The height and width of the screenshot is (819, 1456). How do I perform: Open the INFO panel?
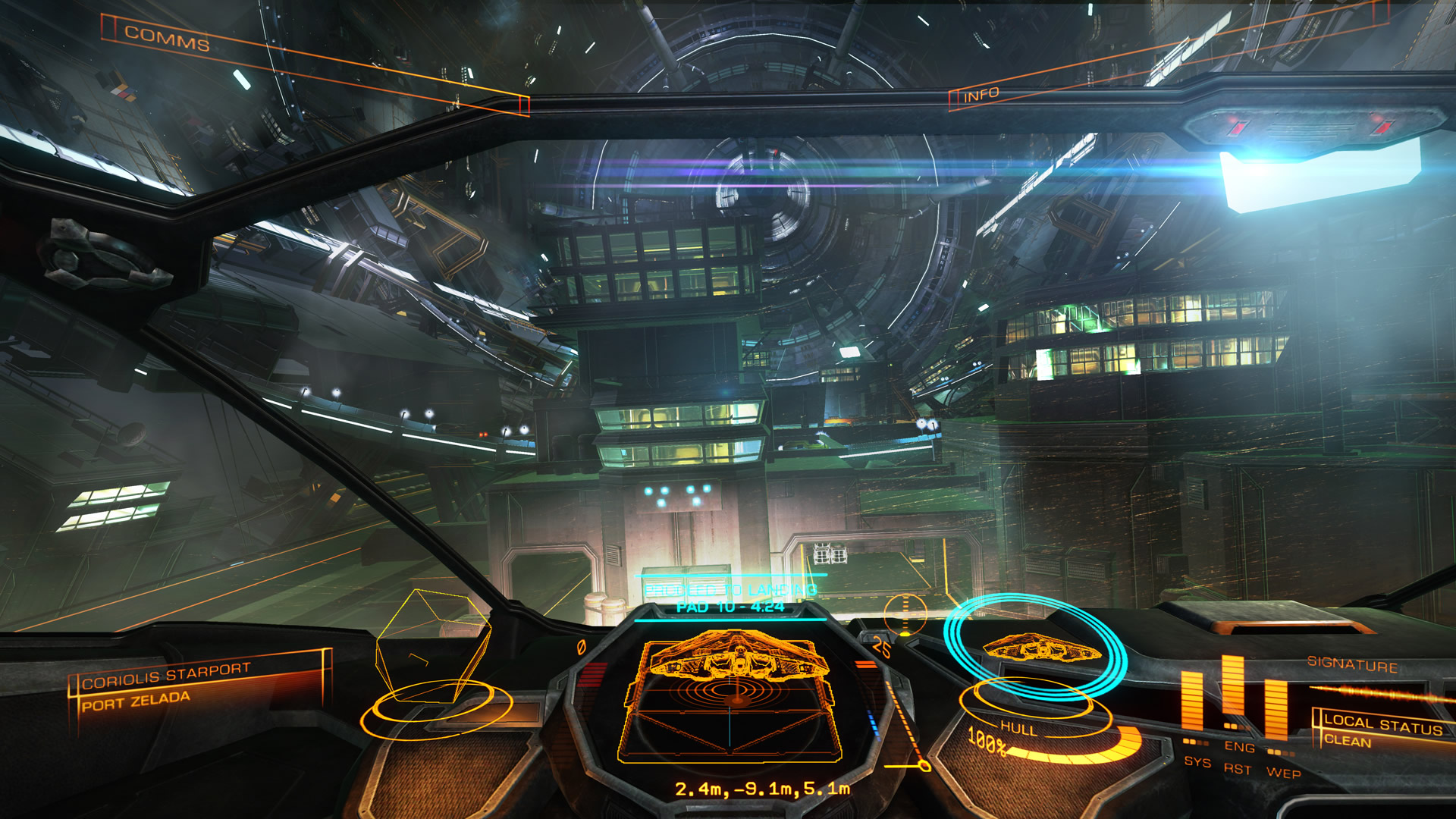tap(981, 96)
